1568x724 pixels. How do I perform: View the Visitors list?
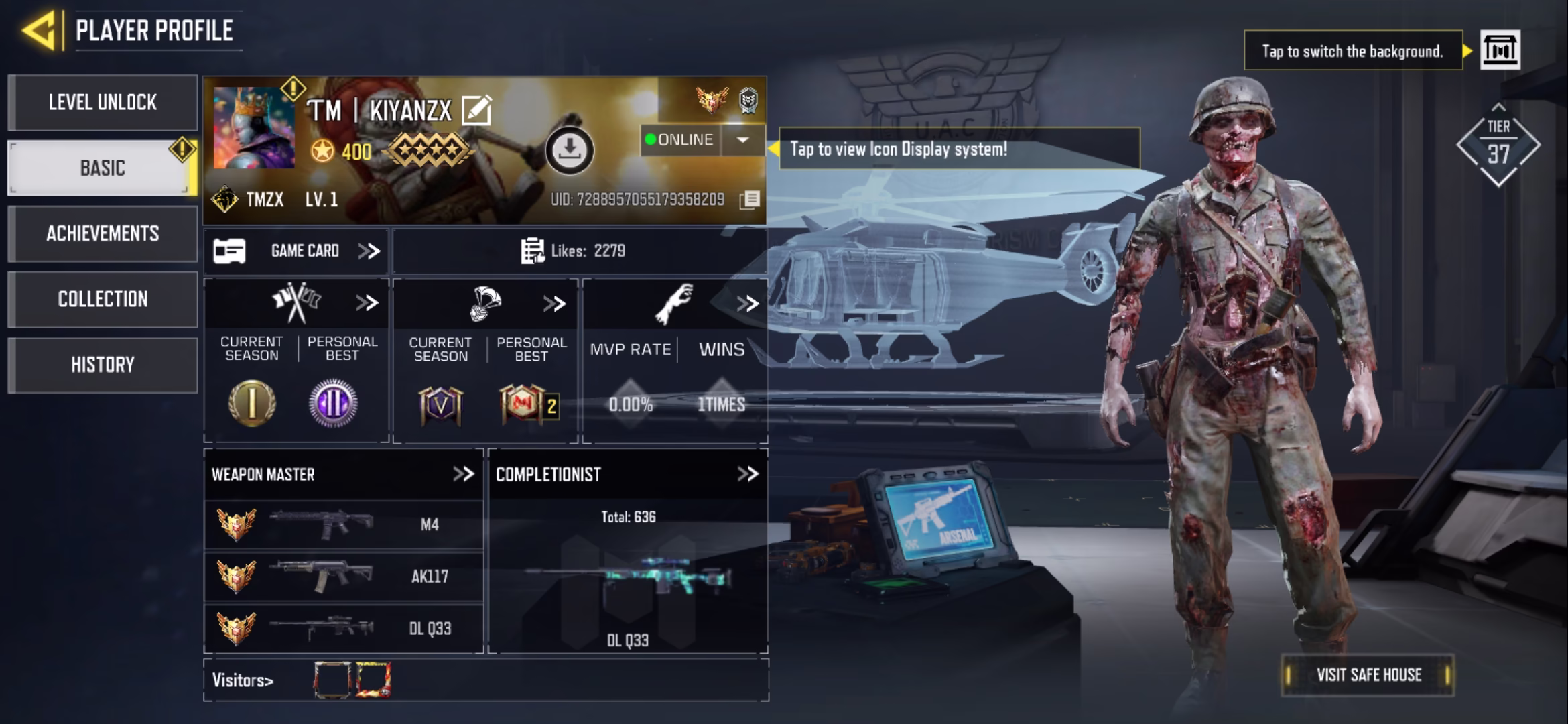coord(243,680)
